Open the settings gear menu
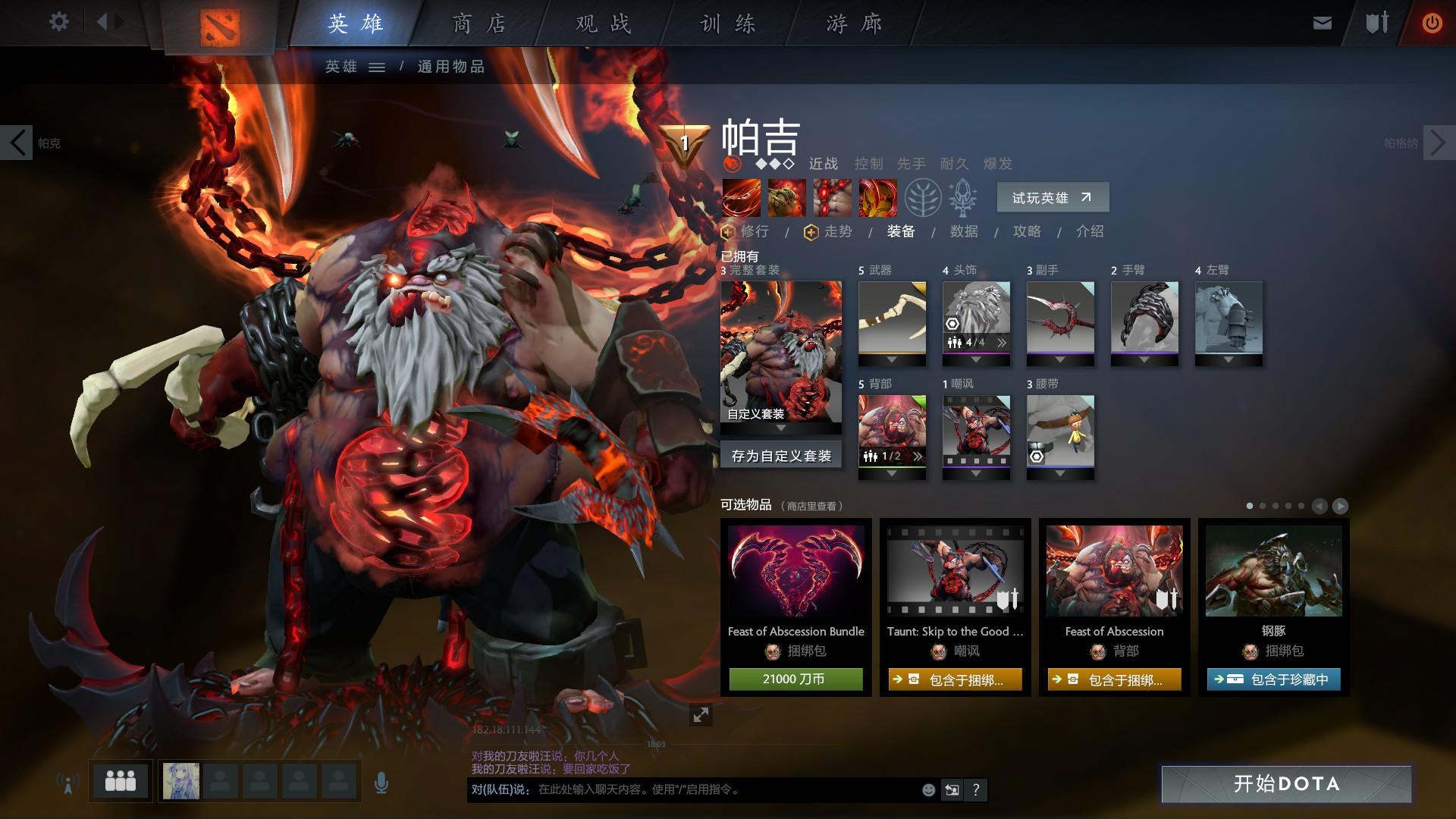1456x819 pixels. point(58,22)
